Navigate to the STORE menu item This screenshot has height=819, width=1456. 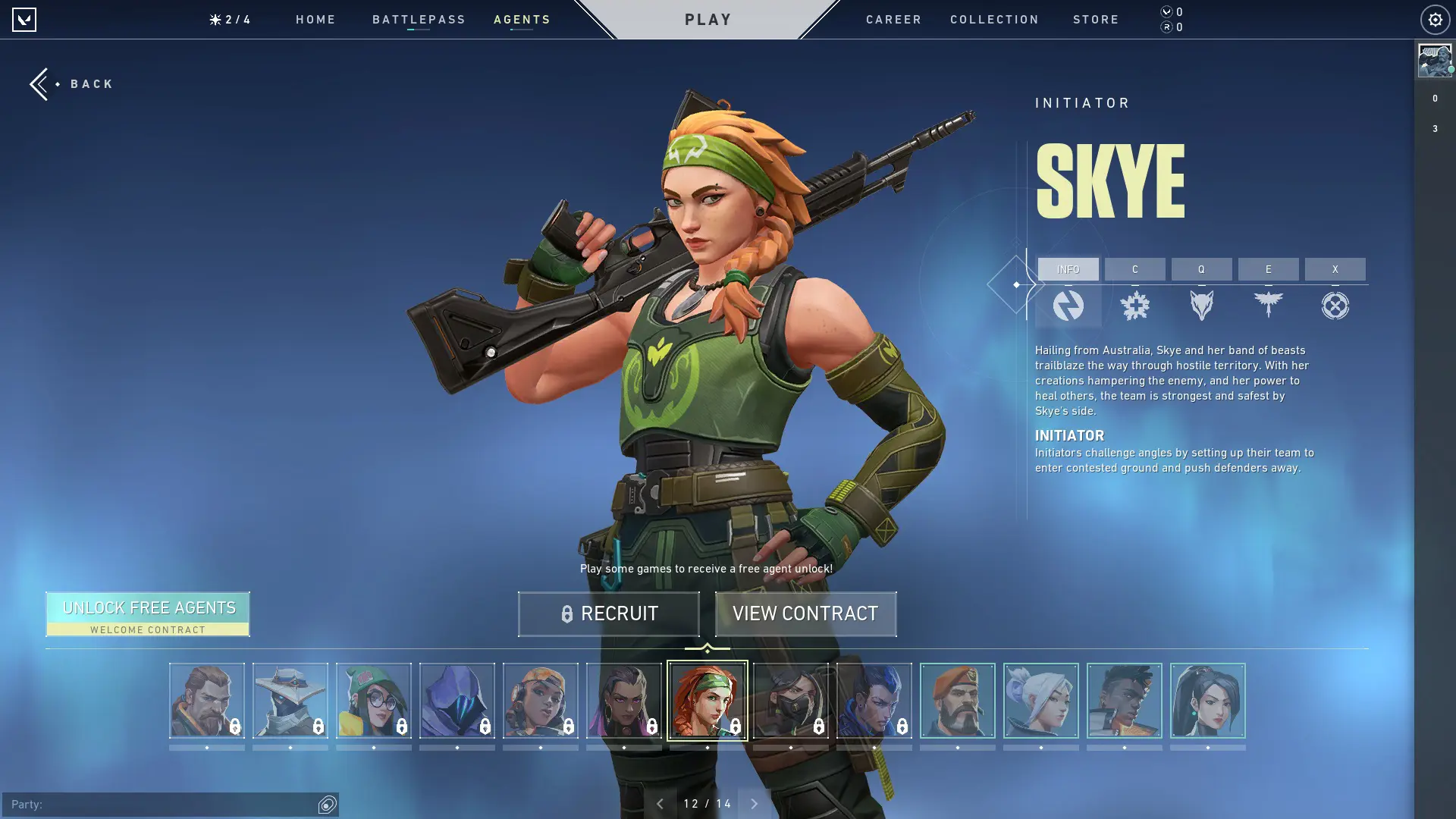1096,19
